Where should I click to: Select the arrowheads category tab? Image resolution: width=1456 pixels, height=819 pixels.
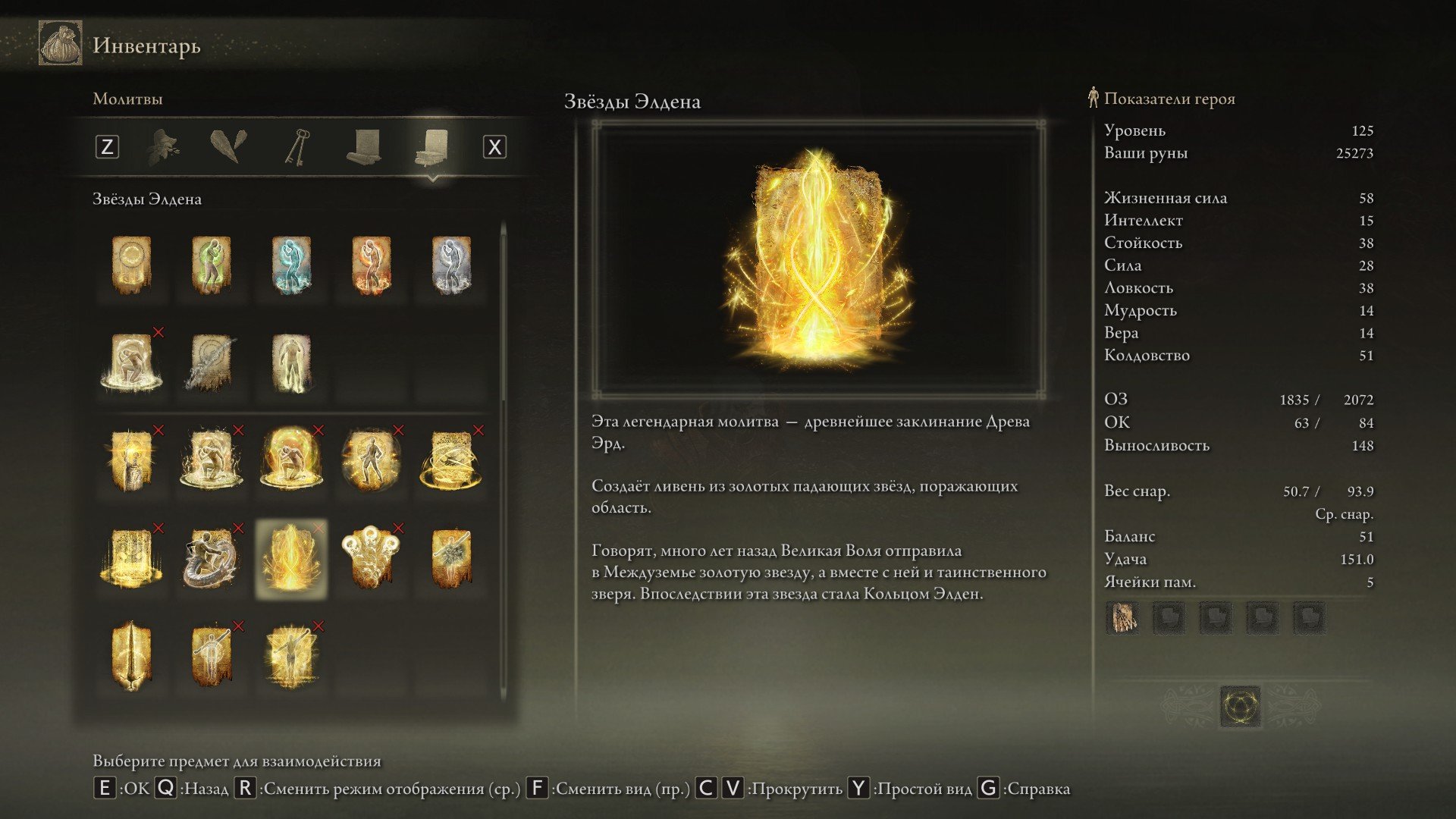[228, 146]
